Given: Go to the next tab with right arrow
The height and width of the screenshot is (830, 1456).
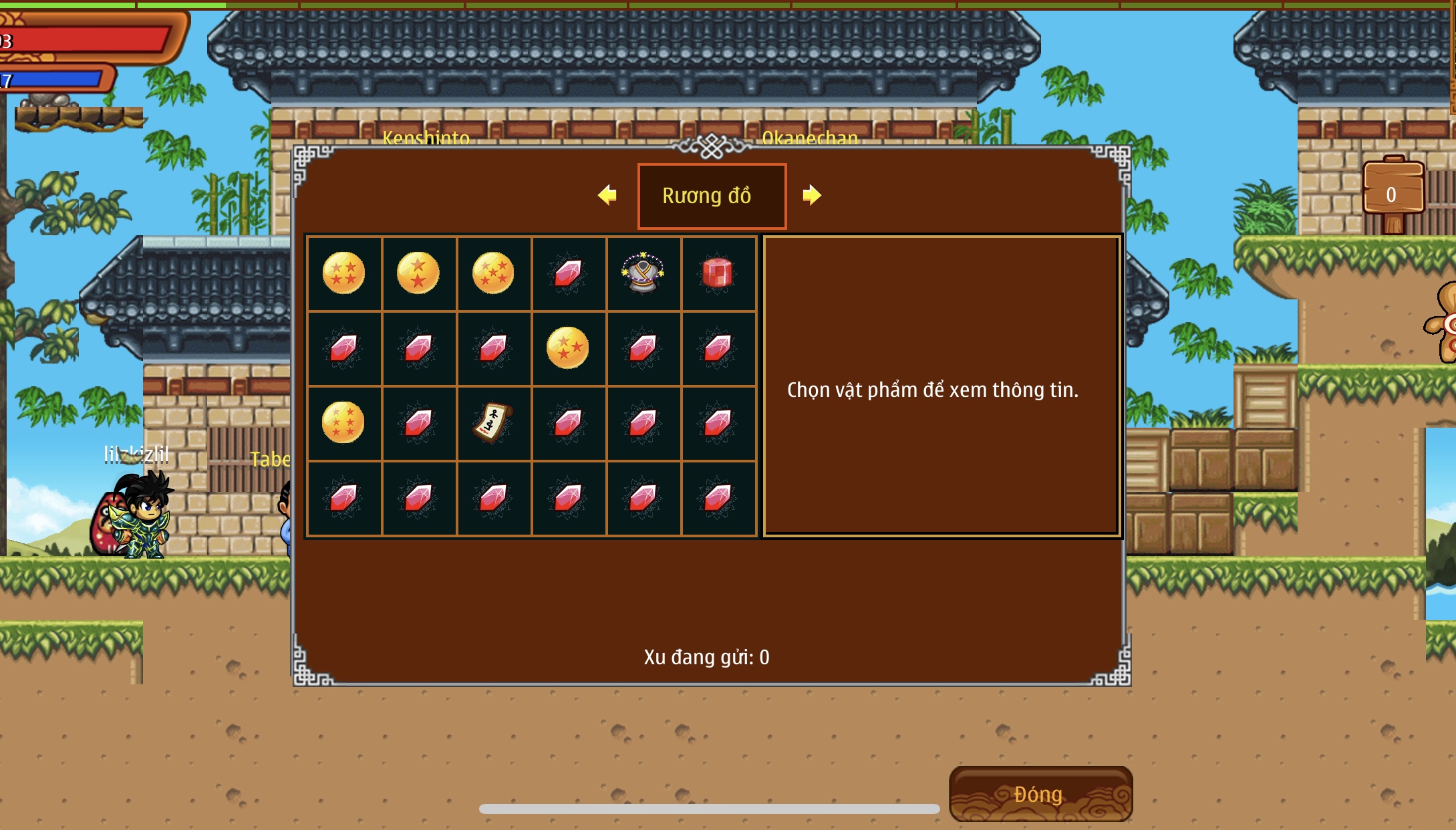Looking at the screenshot, I should [x=811, y=195].
